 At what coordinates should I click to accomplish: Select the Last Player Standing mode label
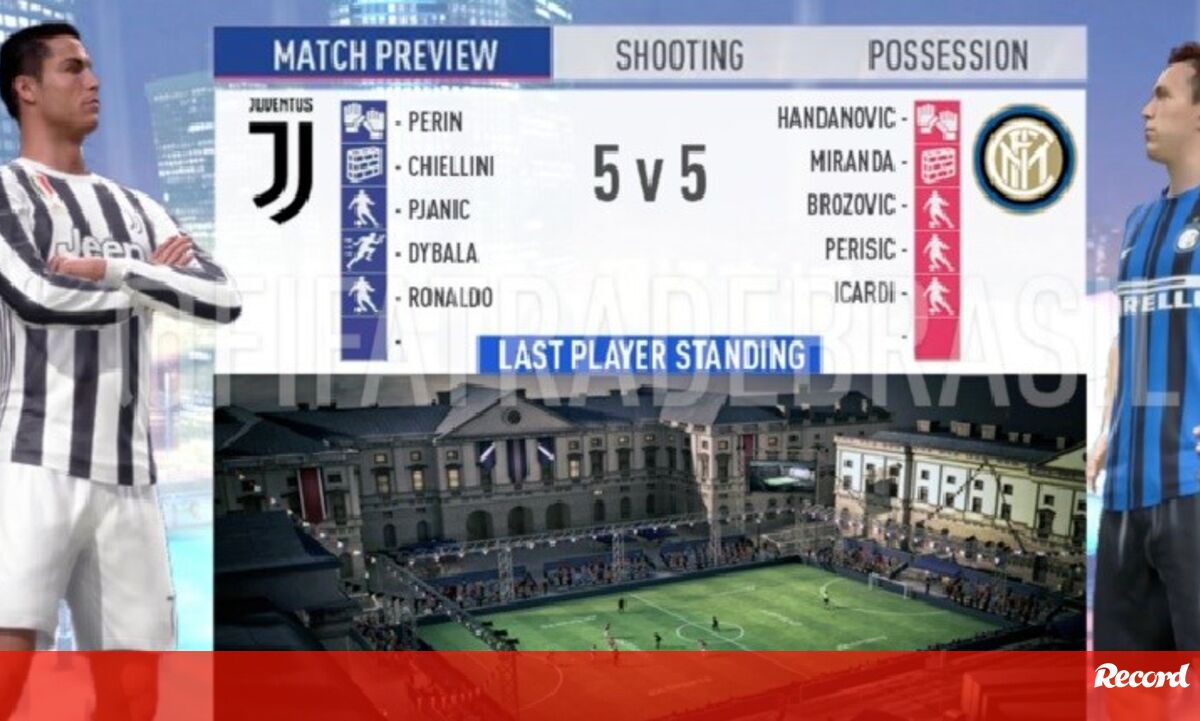(651, 355)
